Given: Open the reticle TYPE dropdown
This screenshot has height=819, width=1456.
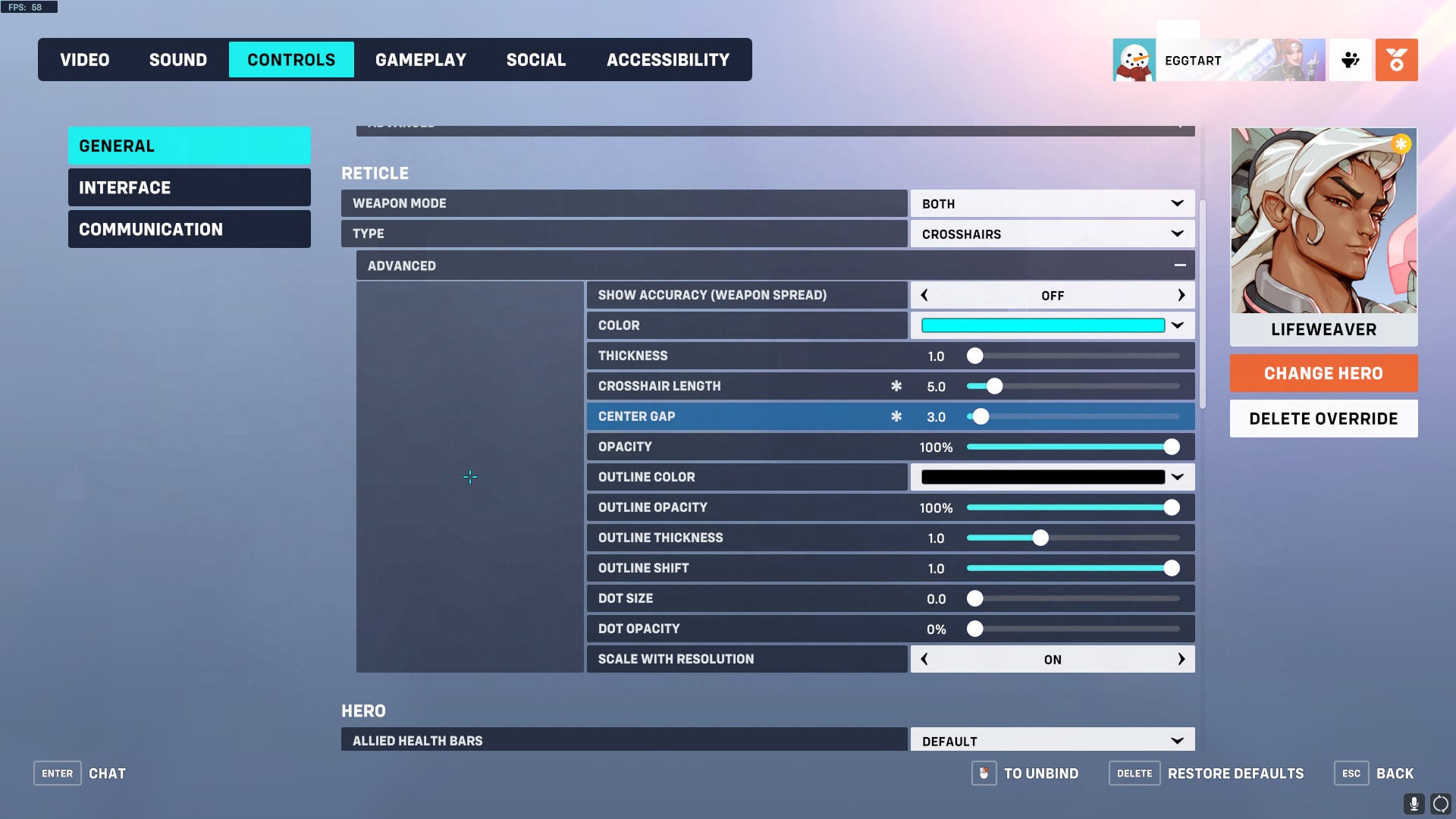Looking at the screenshot, I should tap(1053, 234).
